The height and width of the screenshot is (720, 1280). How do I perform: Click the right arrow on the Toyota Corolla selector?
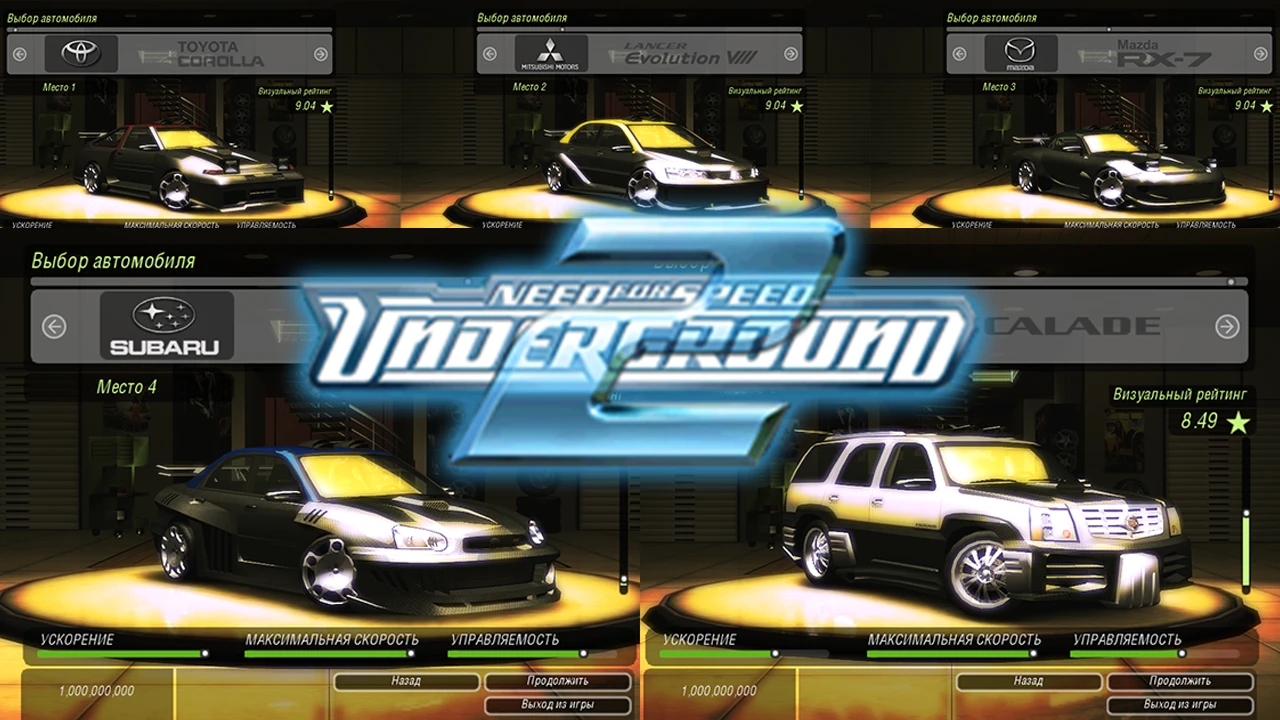pyautogui.click(x=320, y=53)
